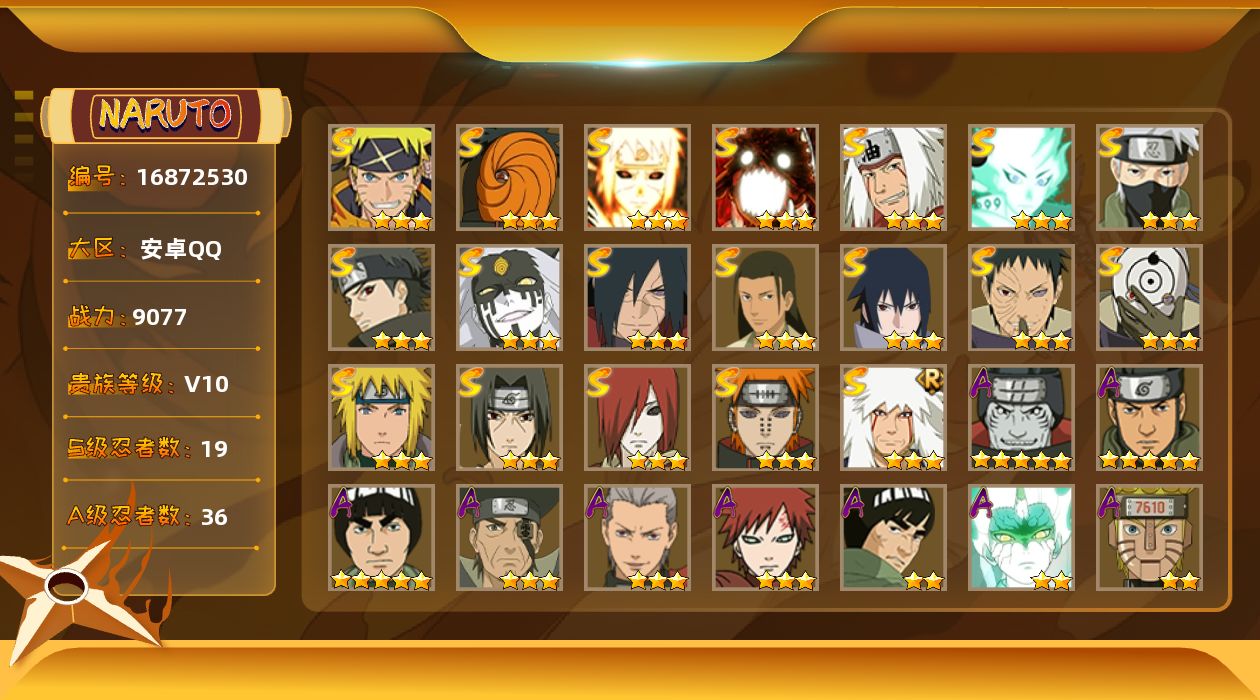
Task: Select the red-haired Gaara tile
Action: coord(765,537)
